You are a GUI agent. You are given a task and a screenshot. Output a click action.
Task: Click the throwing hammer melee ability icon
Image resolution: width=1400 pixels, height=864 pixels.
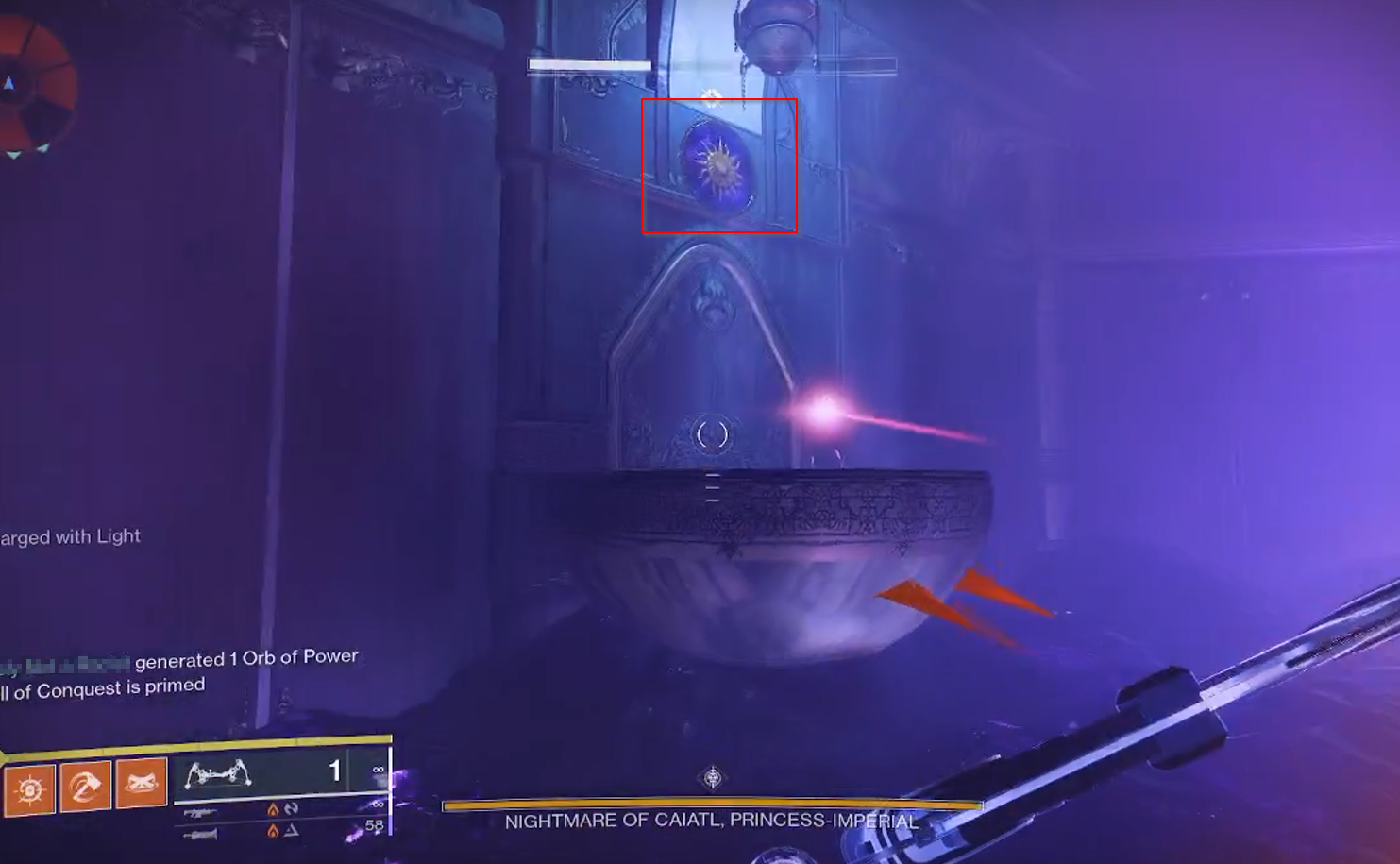(85, 785)
